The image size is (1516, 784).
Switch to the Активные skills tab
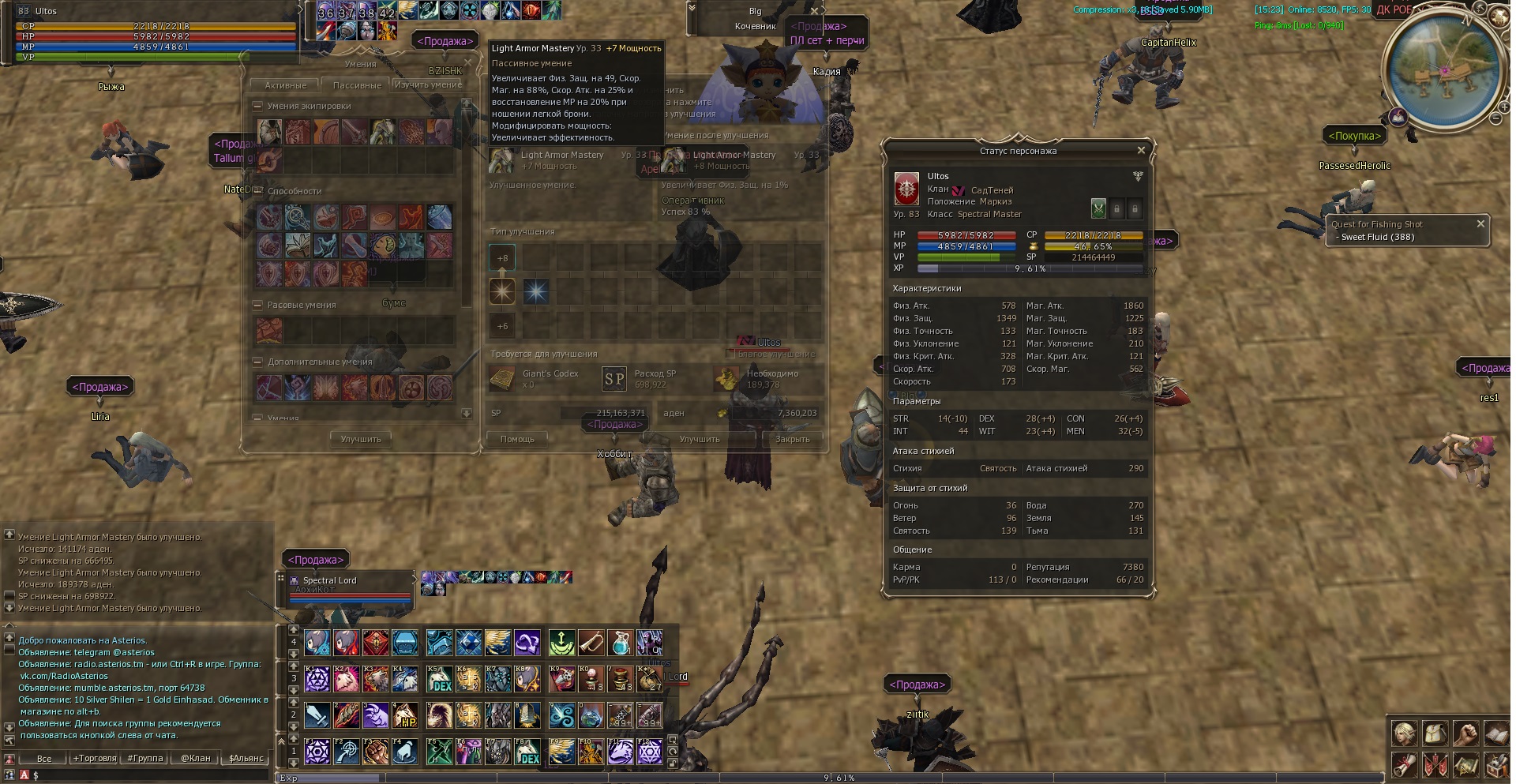pos(285,85)
